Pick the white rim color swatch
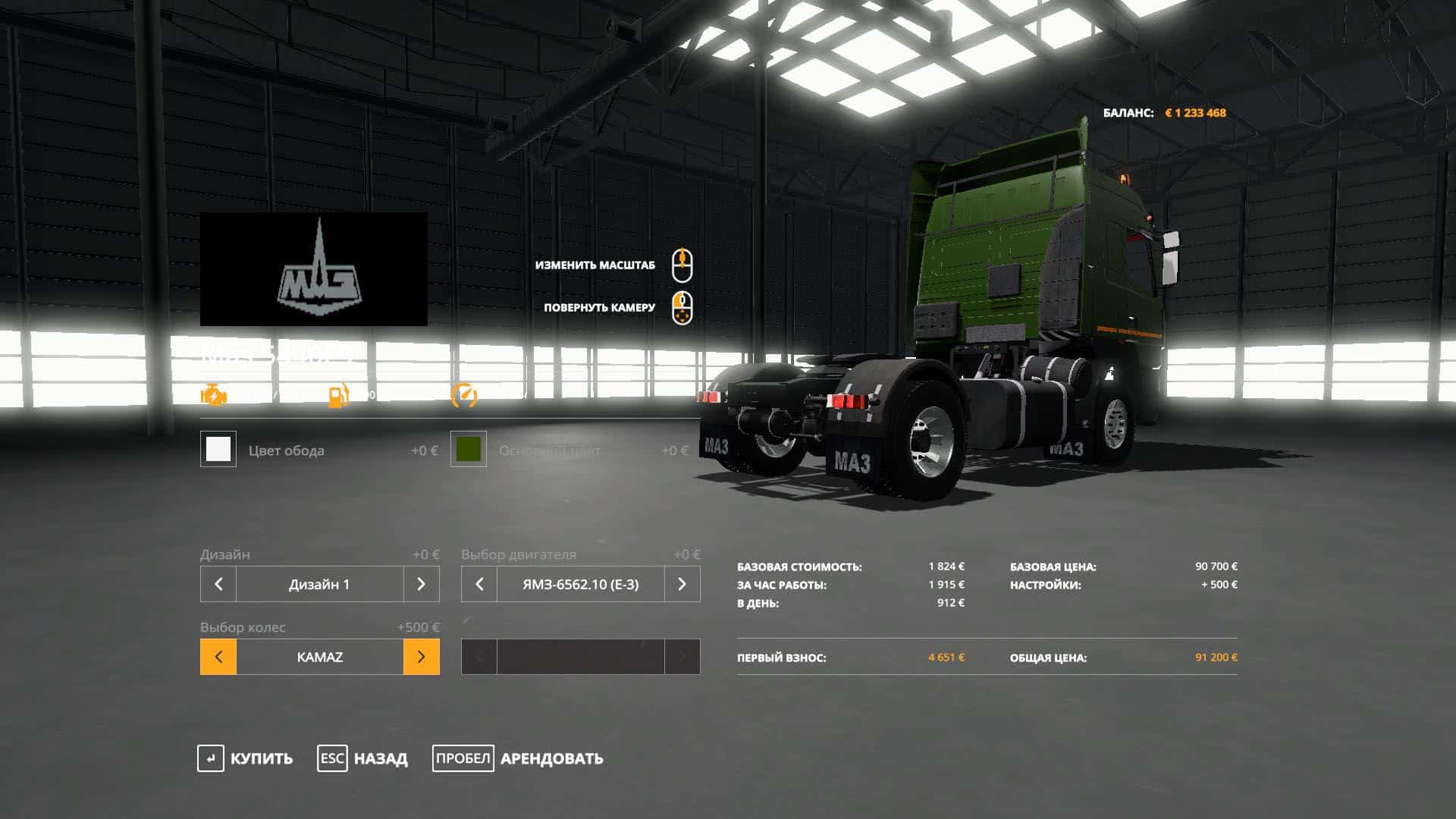Image resolution: width=1456 pixels, height=819 pixels. tap(218, 450)
